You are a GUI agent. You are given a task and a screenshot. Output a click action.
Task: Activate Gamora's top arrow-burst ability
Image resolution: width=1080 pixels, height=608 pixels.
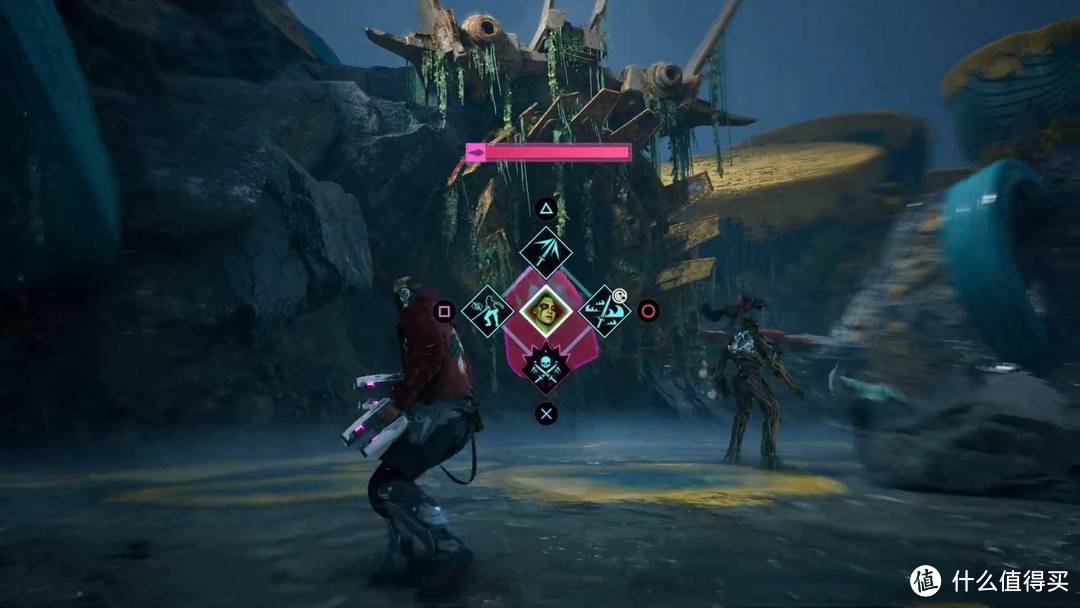pyautogui.click(x=546, y=253)
